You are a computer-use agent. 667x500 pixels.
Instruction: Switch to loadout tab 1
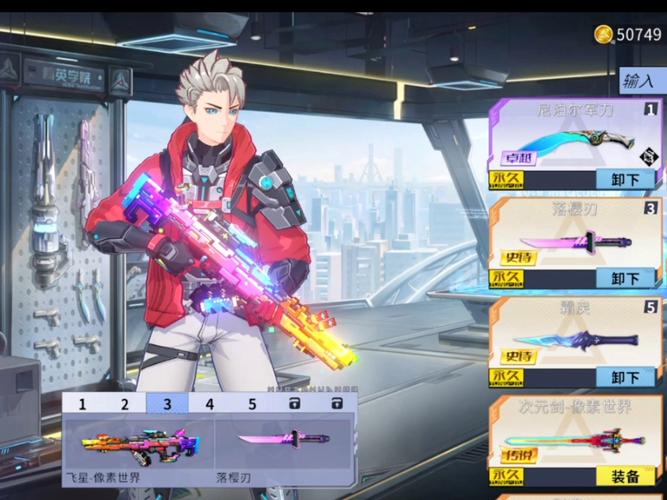pyautogui.click(x=83, y=404)
